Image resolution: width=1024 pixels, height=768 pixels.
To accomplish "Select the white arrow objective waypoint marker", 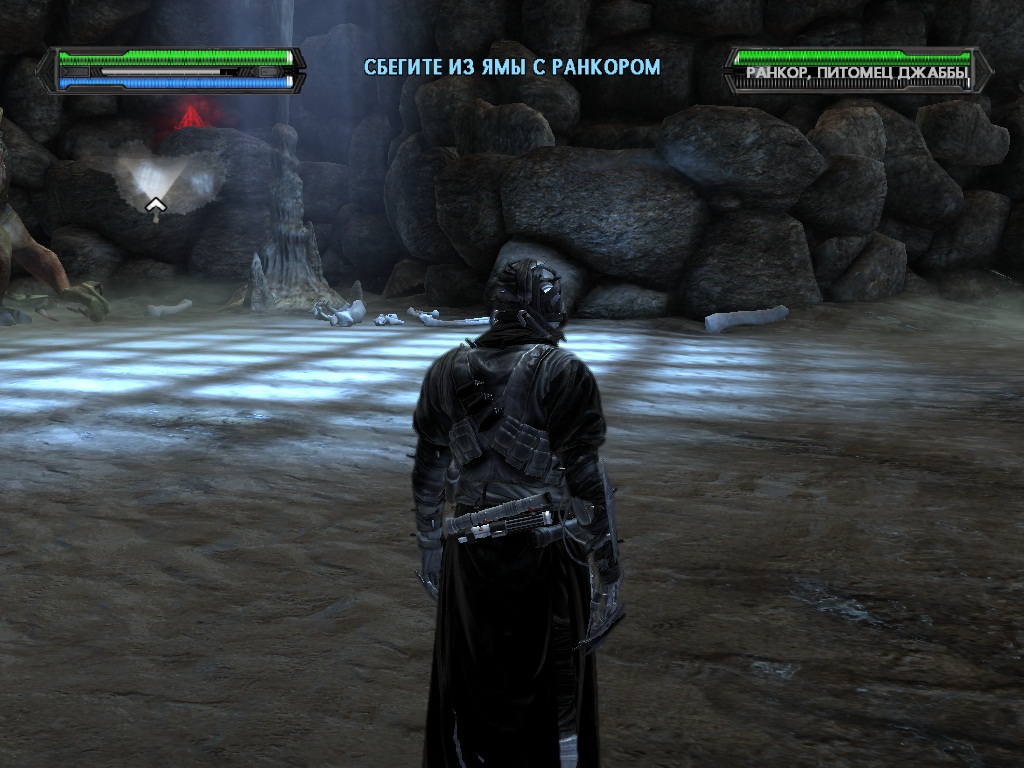I will coord(156,206).
